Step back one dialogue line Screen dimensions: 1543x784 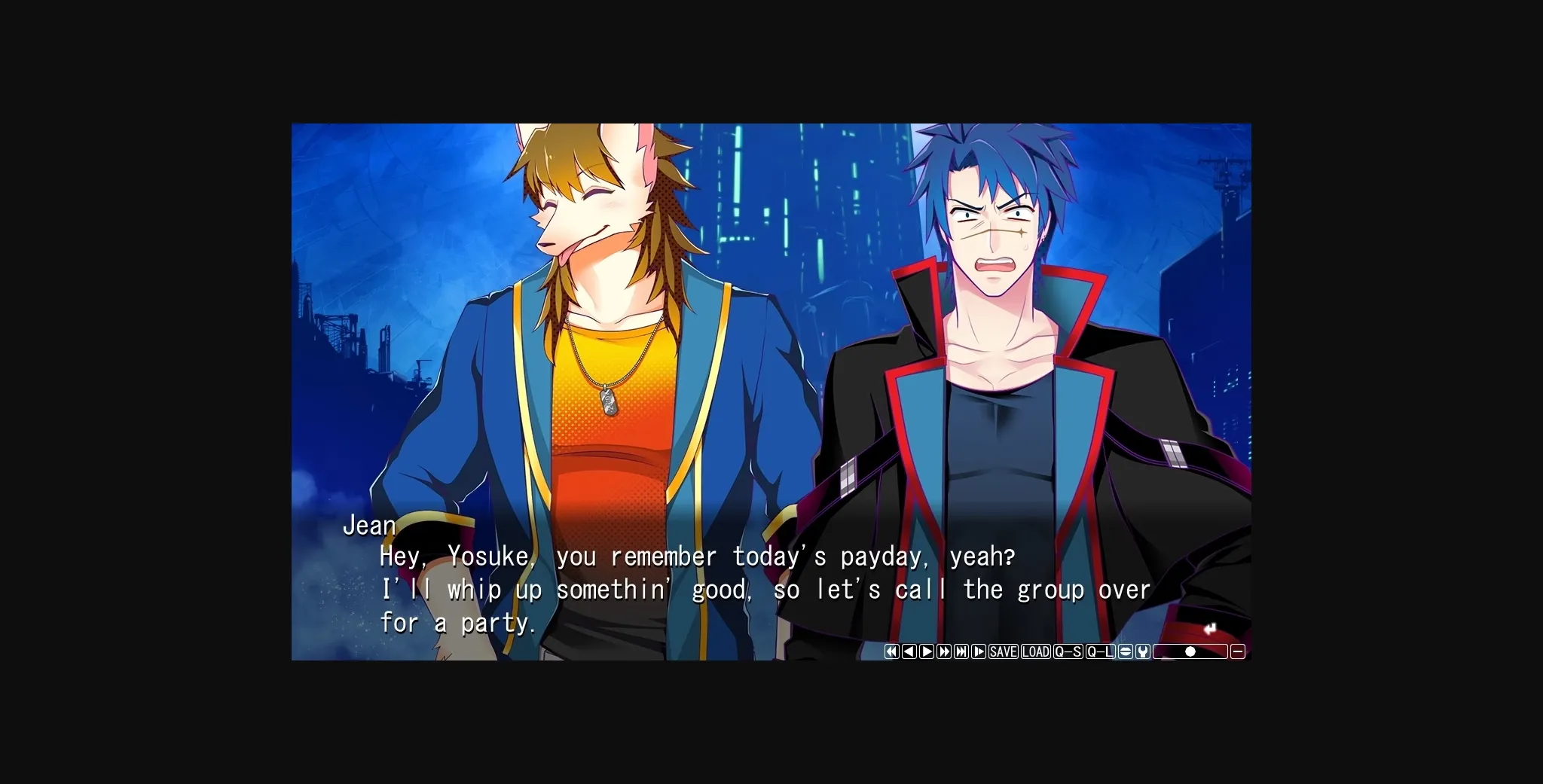click(910, 651)
